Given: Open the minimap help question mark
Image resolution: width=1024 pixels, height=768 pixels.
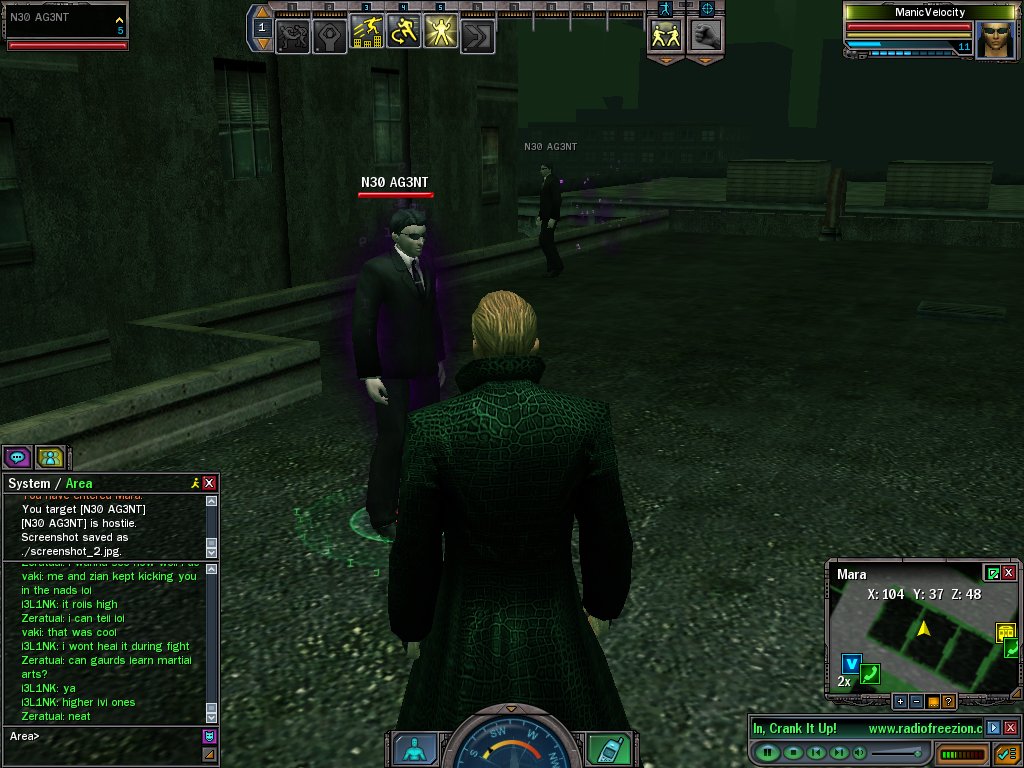Looking at the screenshot, I should point(949,701).
